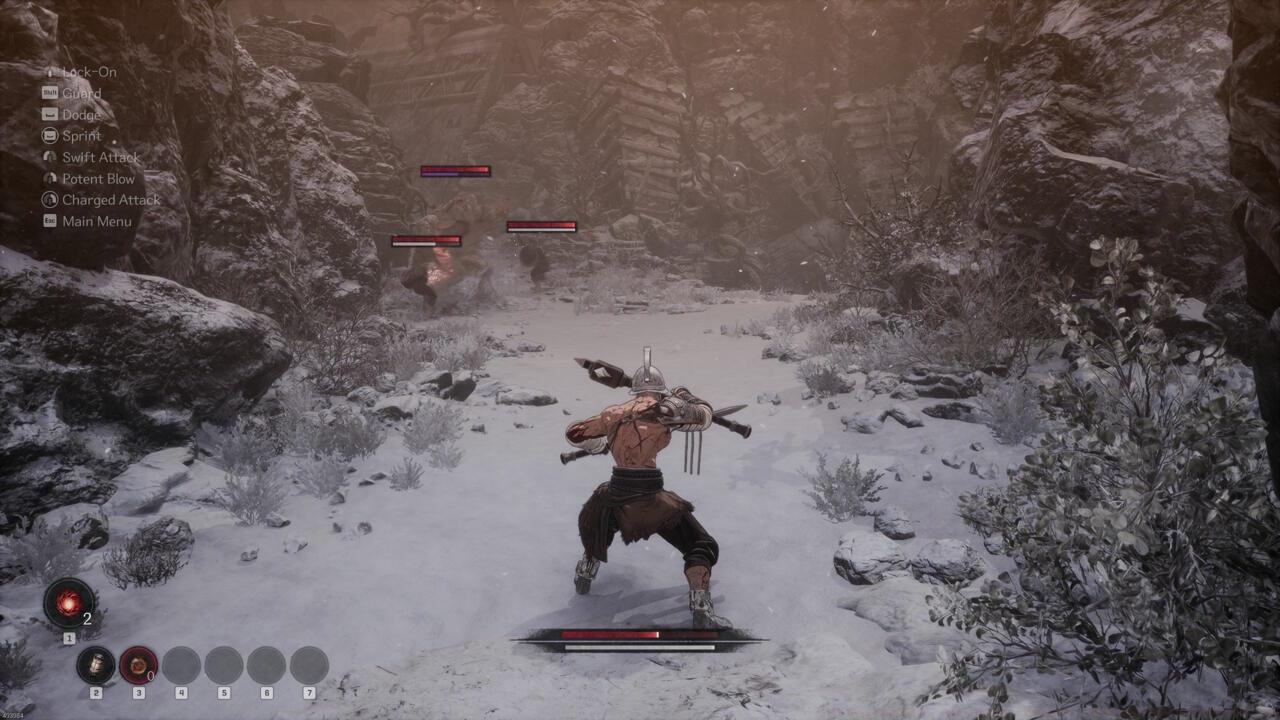1280x720 pixels.
Task: Click the mouse icon next to Lock-On
Action: coord(49,71)
